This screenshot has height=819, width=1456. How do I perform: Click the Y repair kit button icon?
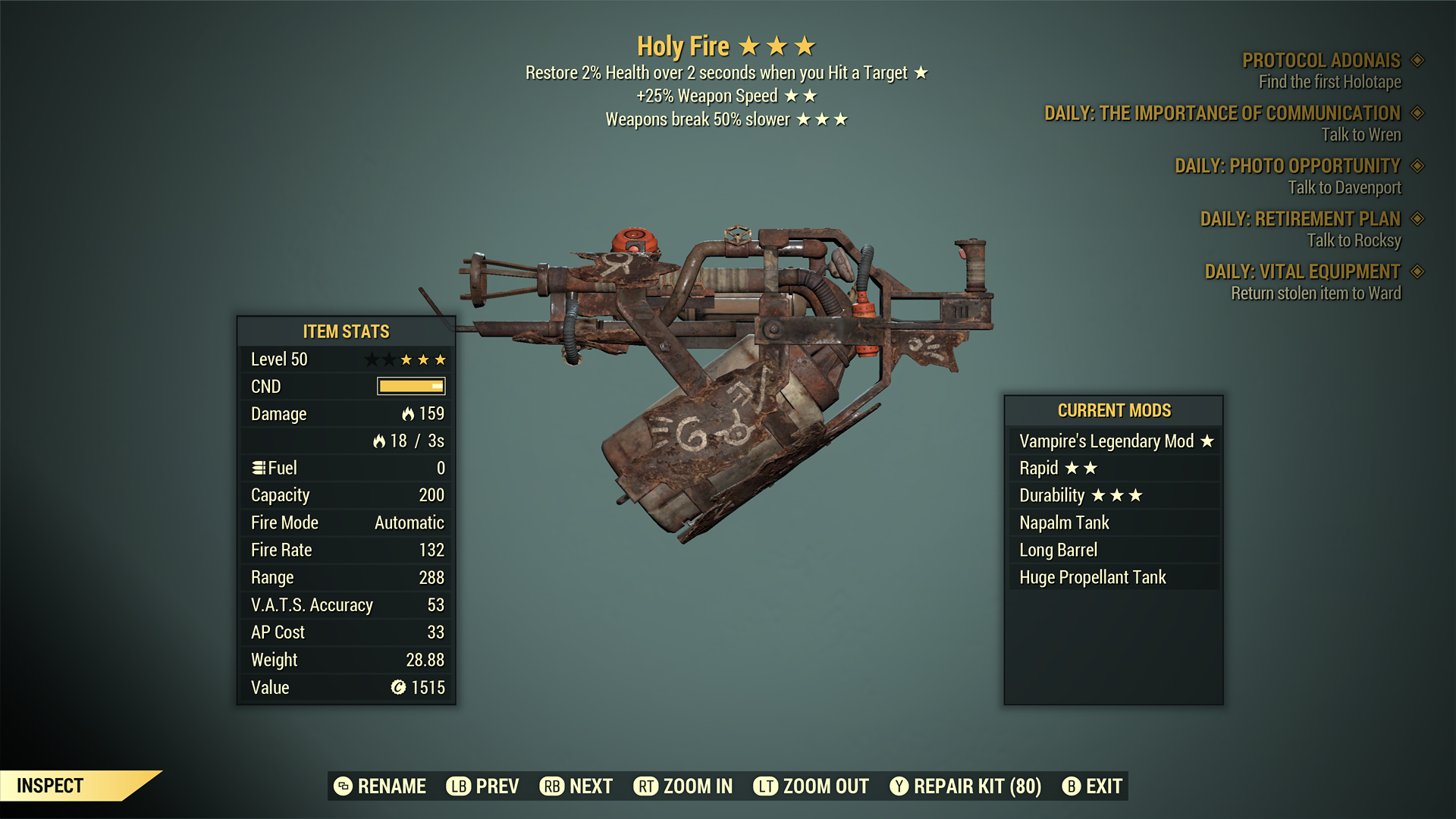(x=899, y=786)
